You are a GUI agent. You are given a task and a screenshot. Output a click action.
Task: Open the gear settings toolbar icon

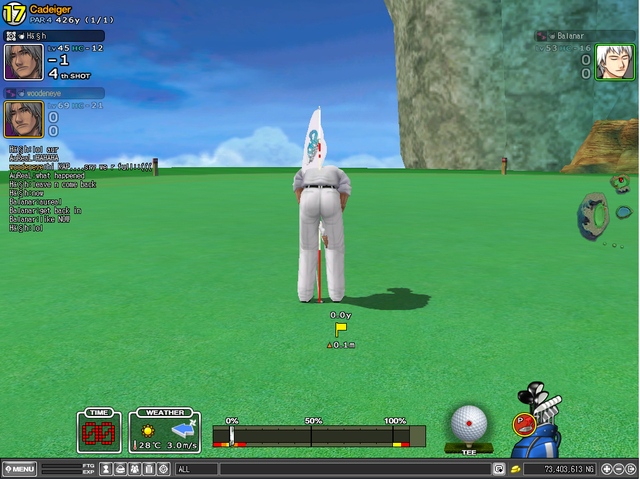[x=163, y=468]
